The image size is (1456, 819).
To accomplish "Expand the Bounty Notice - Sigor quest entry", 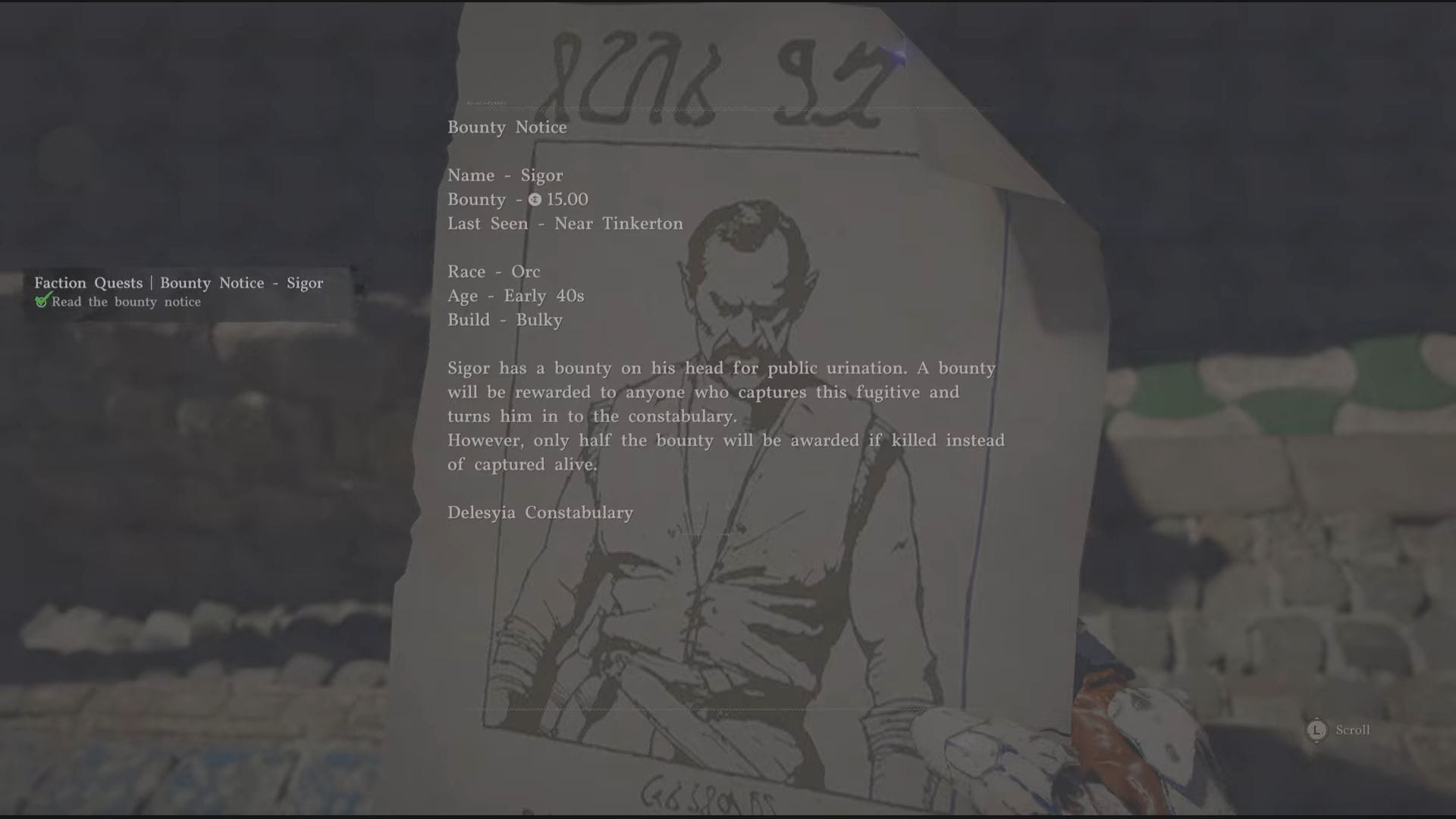I will (243, 283).
